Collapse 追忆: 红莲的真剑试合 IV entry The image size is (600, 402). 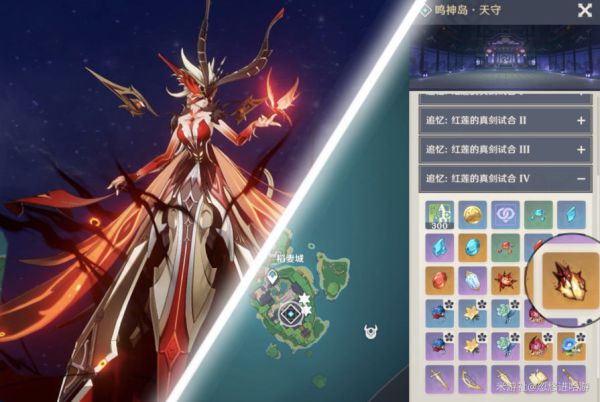(505, 180)
